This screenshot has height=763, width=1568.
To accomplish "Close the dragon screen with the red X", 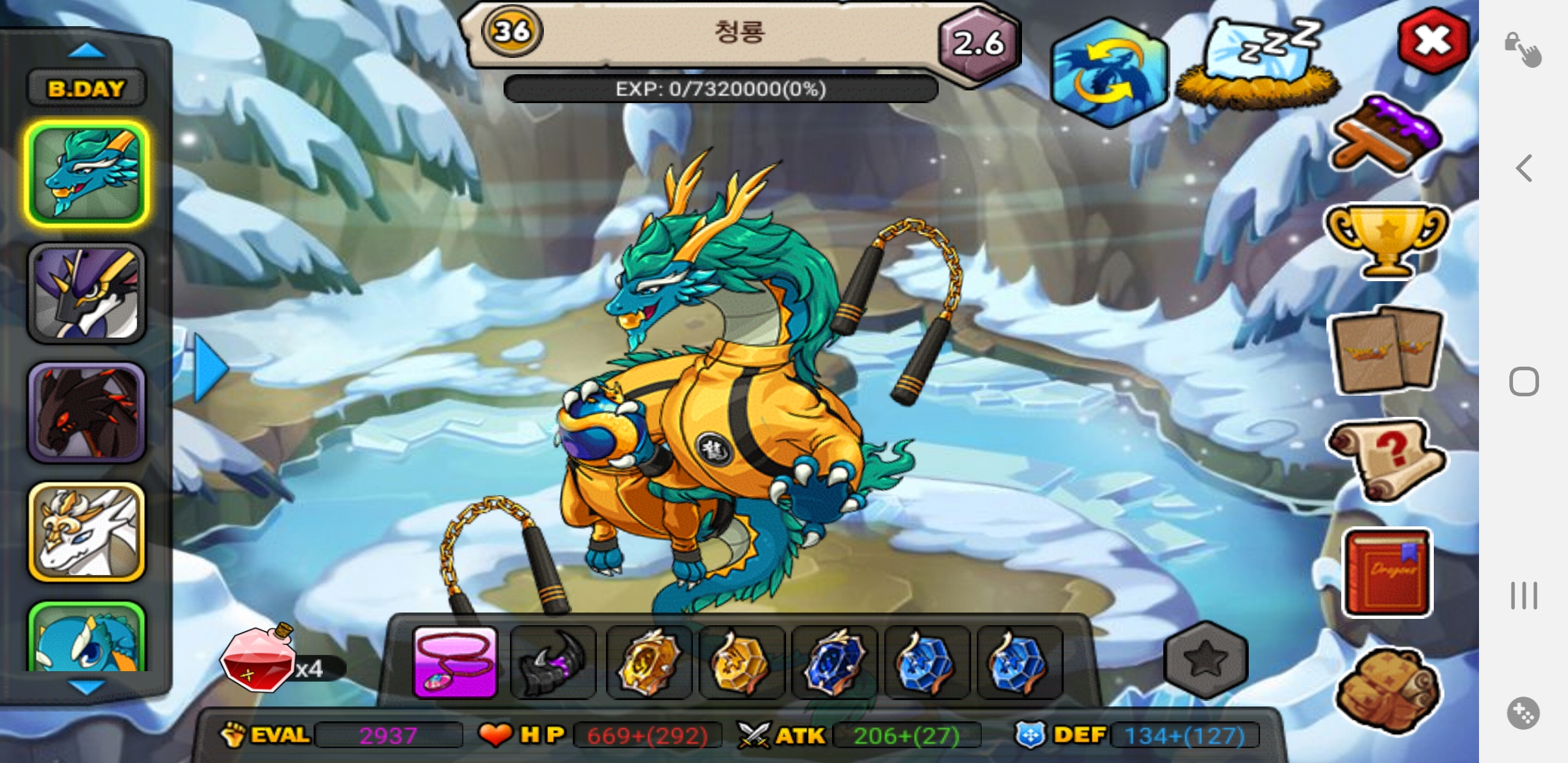I will 1433,41.
